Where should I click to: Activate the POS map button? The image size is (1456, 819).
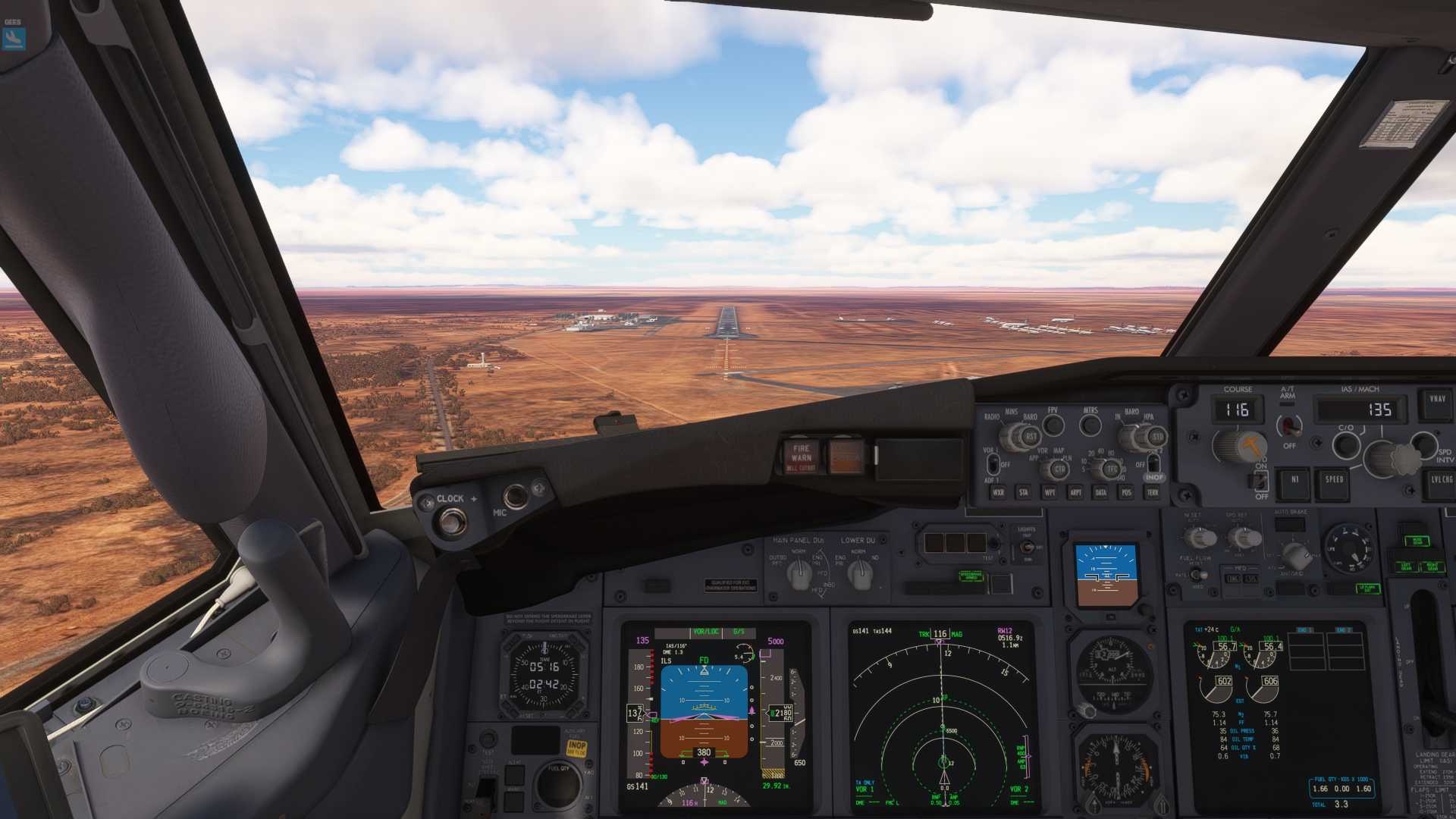pos(1126,492)
